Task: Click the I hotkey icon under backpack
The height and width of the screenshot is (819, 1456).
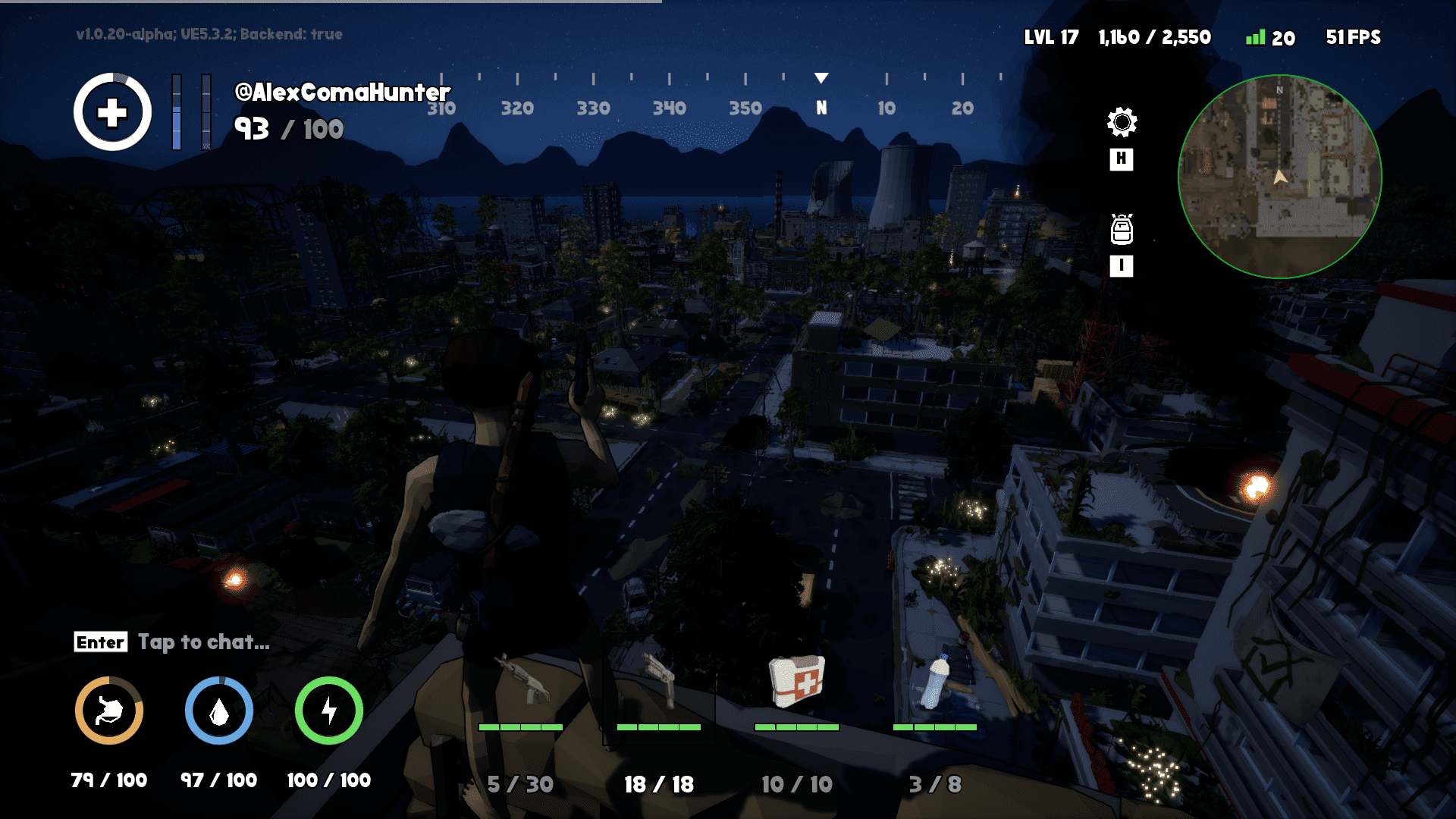Action: coord(1121,267)
